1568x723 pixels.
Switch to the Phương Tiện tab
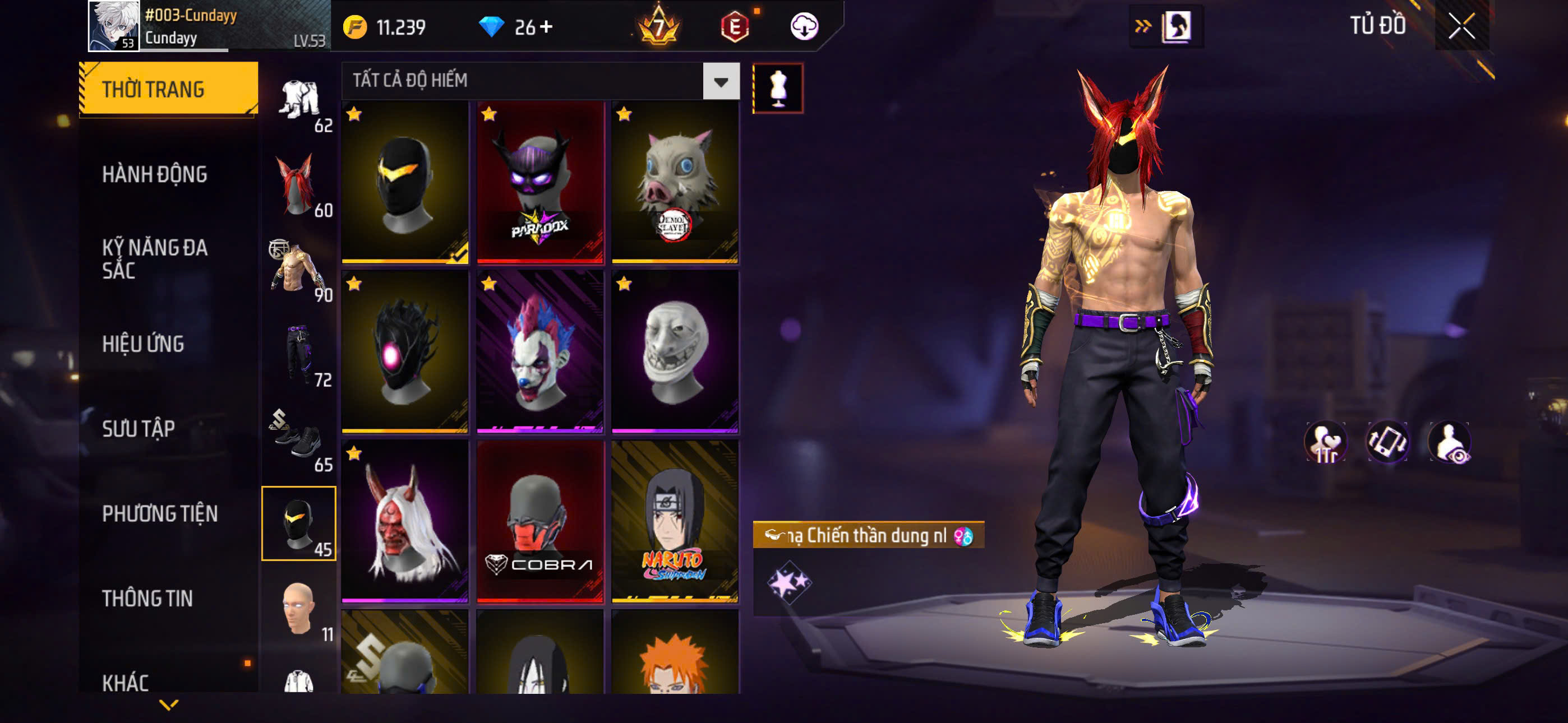coord(159,513)
